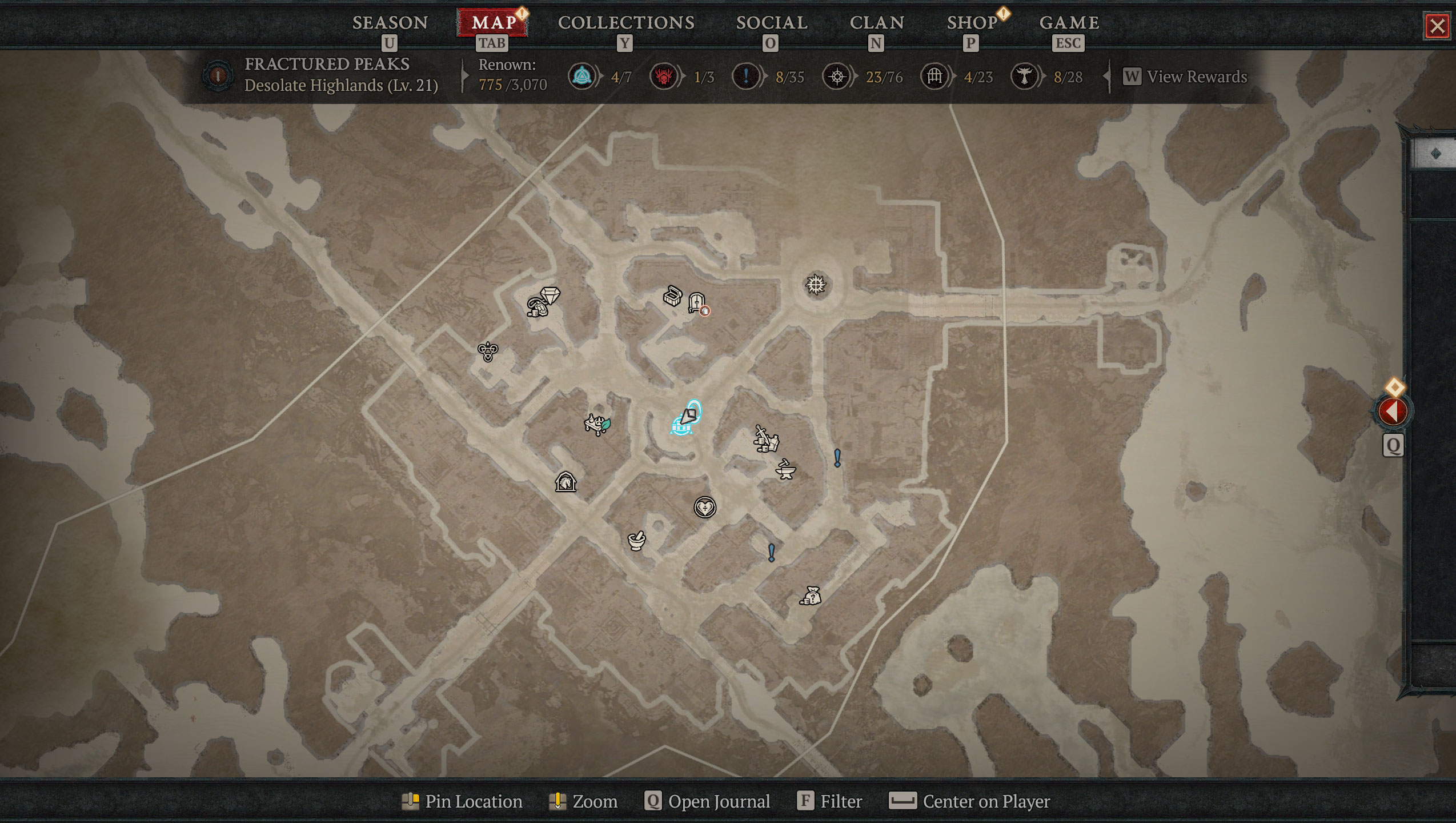Go to the Shop tab
1456x823 pixels.
click(972, 23)
